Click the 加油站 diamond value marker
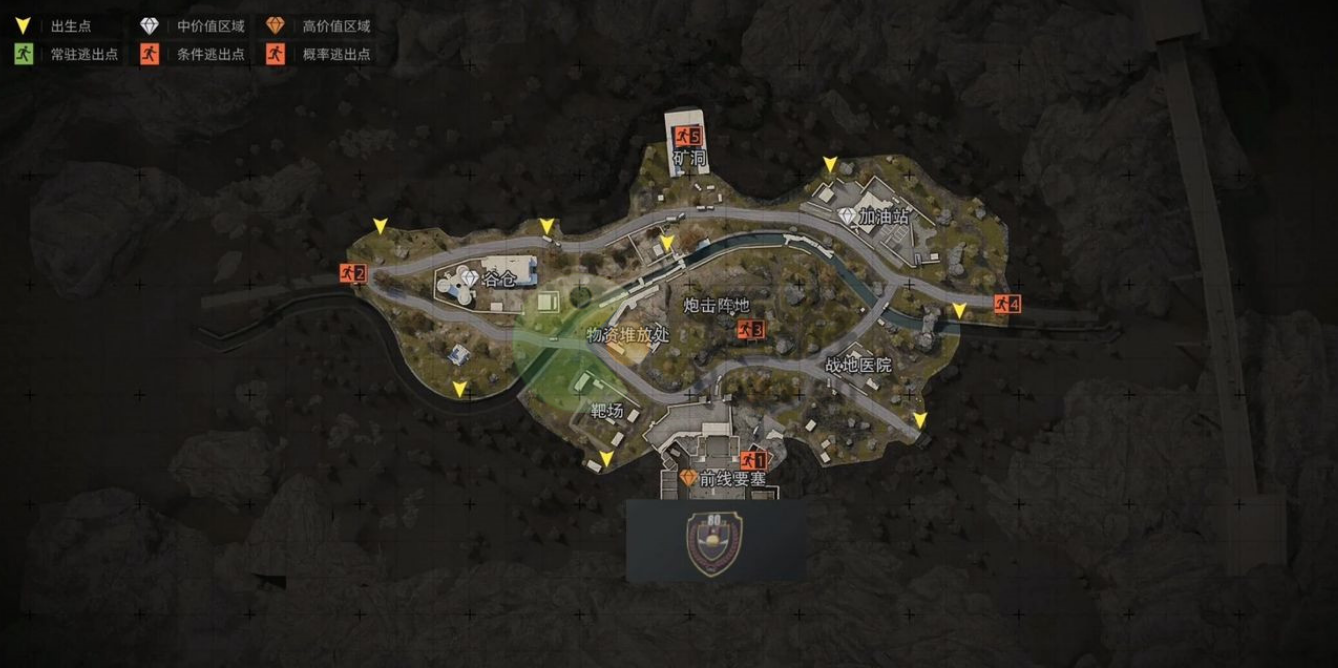The image size is (1338, 668). 848,216
